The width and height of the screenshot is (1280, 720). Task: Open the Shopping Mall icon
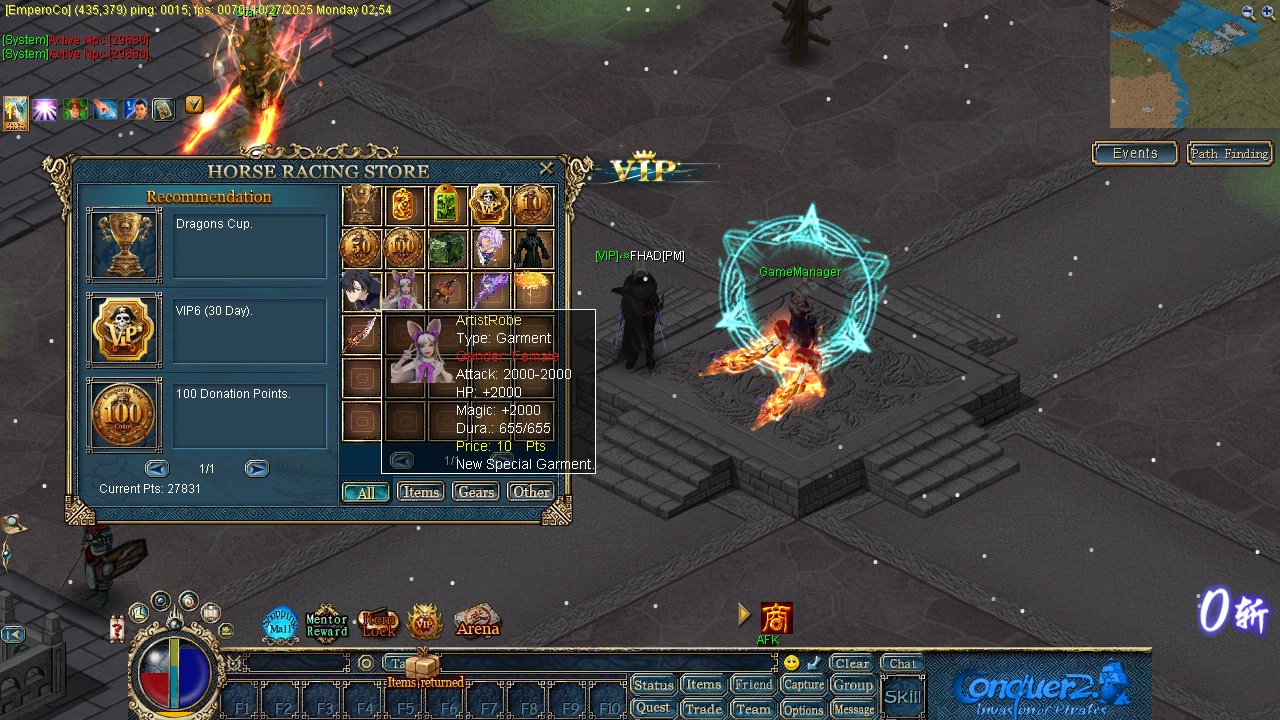coord(281,622)
